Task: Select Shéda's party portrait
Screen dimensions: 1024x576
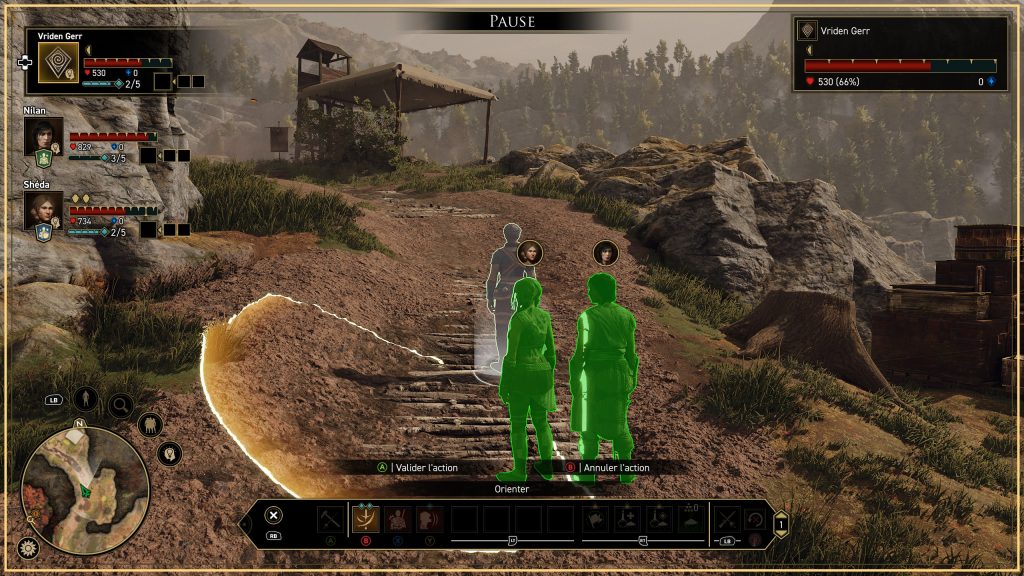Action: pos(43,209)
